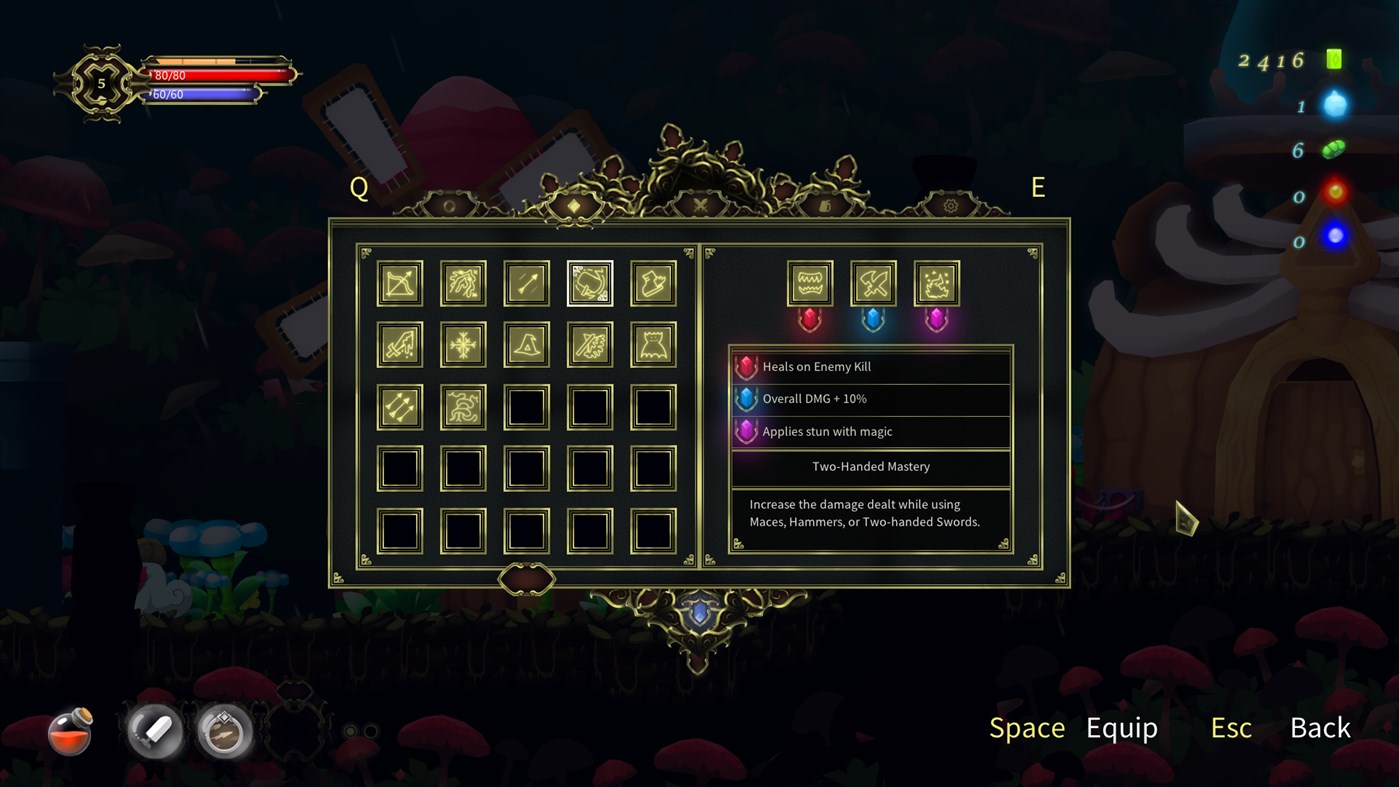The image size is (1399, 787).
Task: Select the bow and arrow skill slot
Action: [400, 283]
